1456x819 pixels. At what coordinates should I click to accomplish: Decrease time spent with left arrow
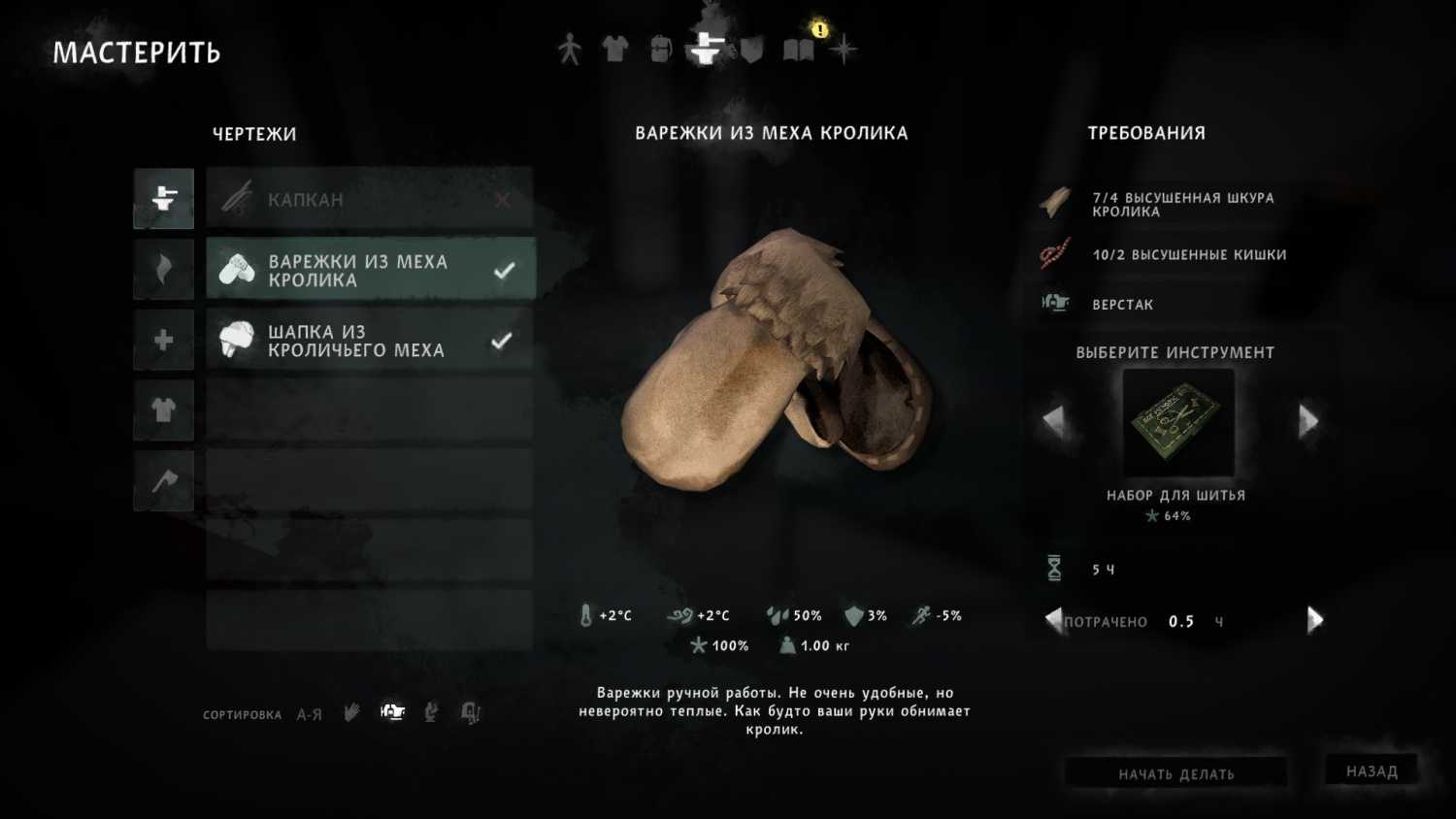pos(1053,620)
